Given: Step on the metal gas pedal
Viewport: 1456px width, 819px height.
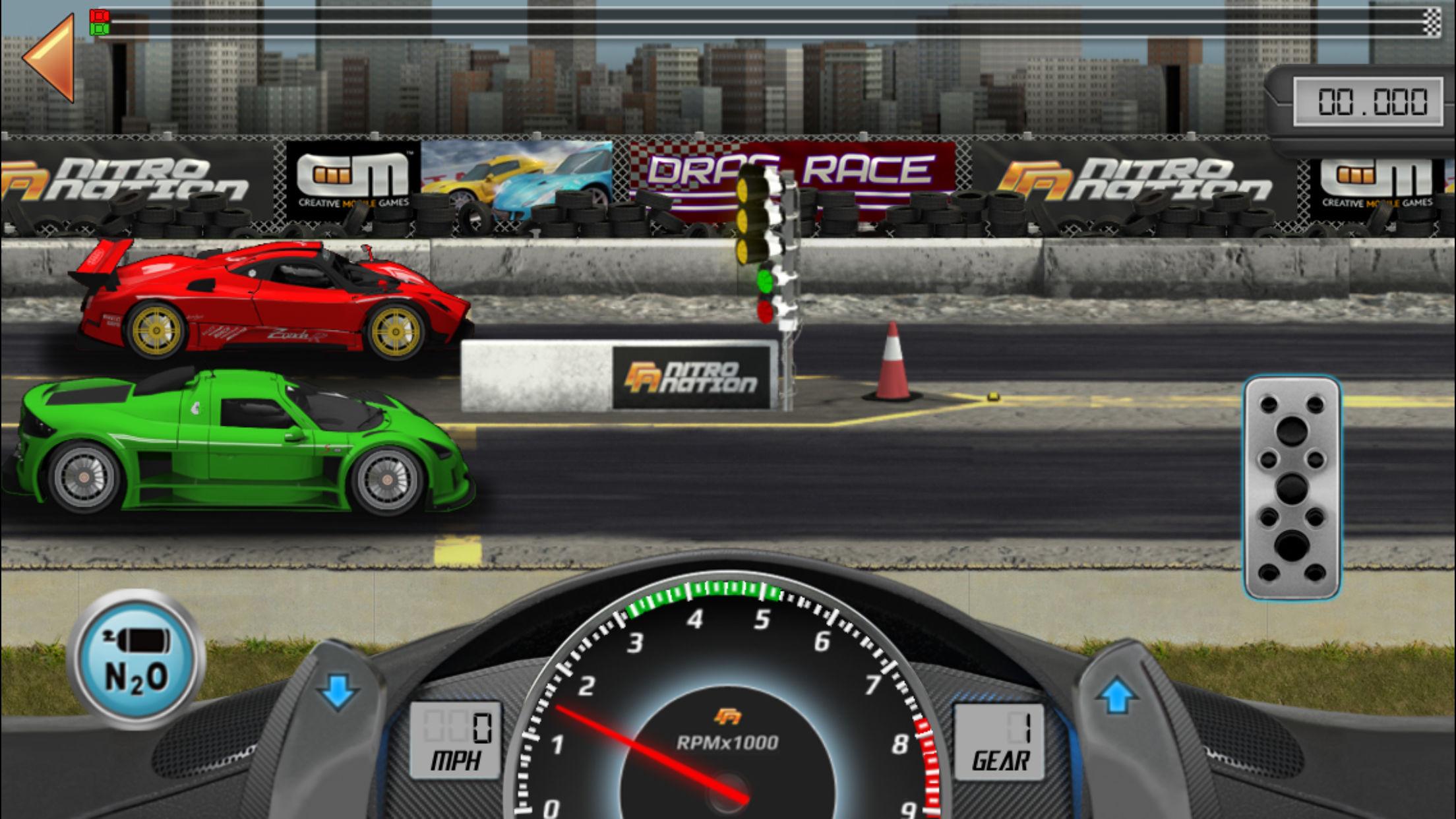Looking at the screenshot, I should [1292, 488].
